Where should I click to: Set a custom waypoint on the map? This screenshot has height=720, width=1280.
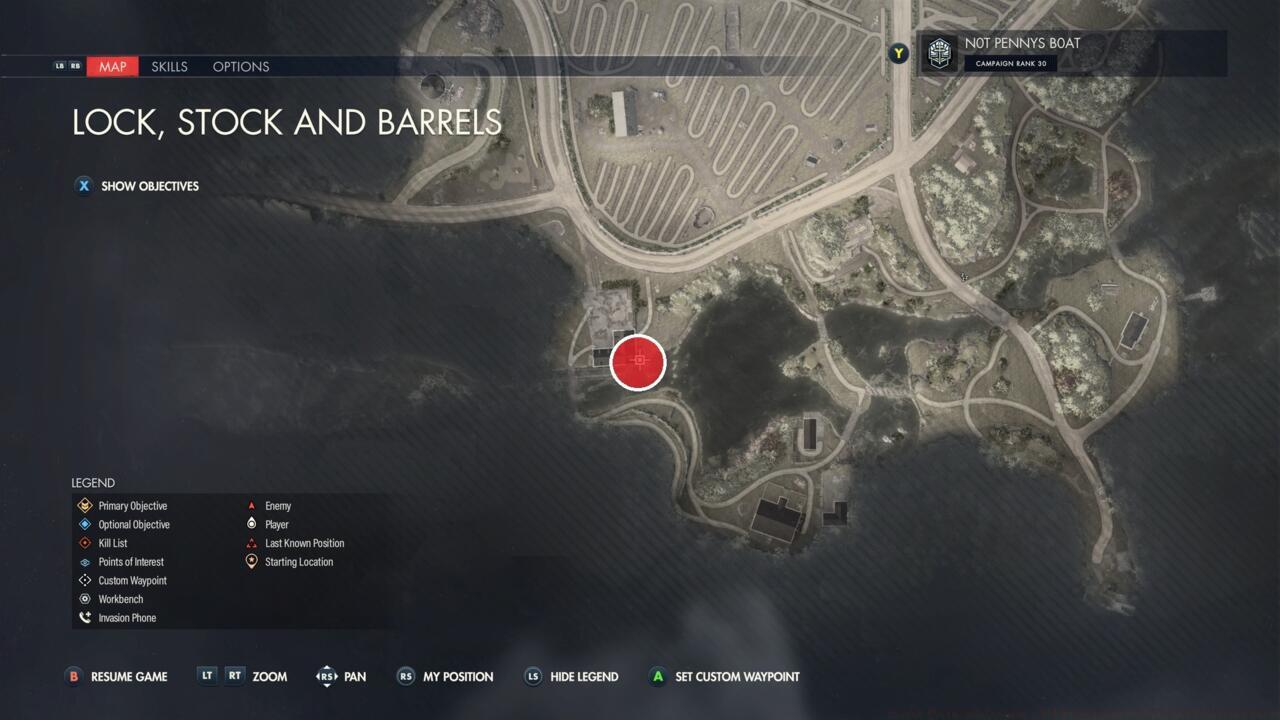[x=736, y=677]
